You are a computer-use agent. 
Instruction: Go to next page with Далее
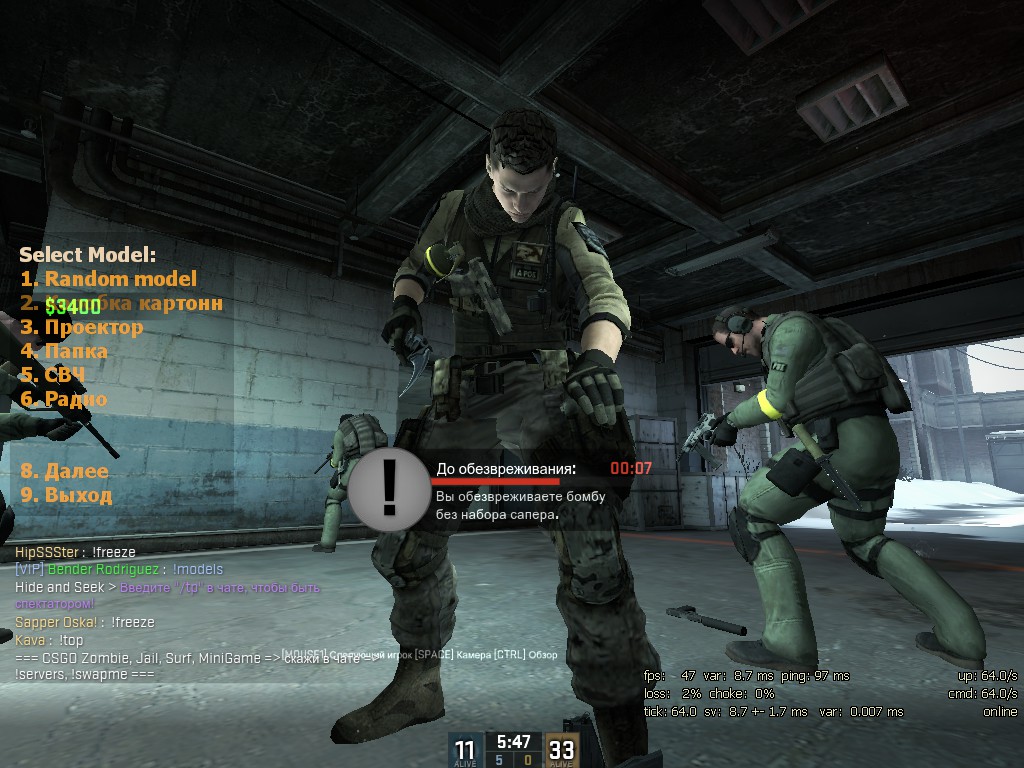click(x=65, y=471)
